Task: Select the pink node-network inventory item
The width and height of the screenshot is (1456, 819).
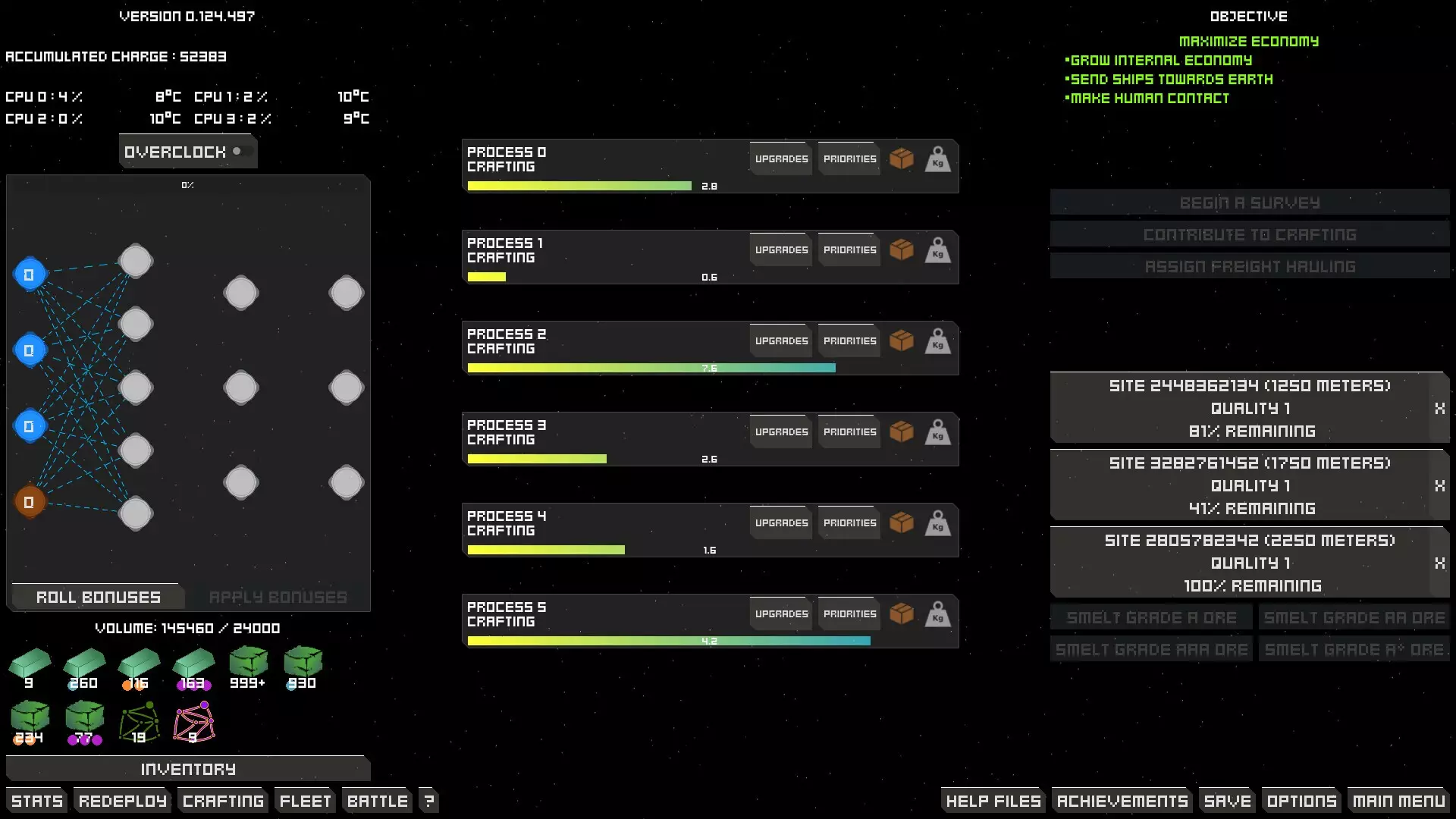Action: pos(193,720)
